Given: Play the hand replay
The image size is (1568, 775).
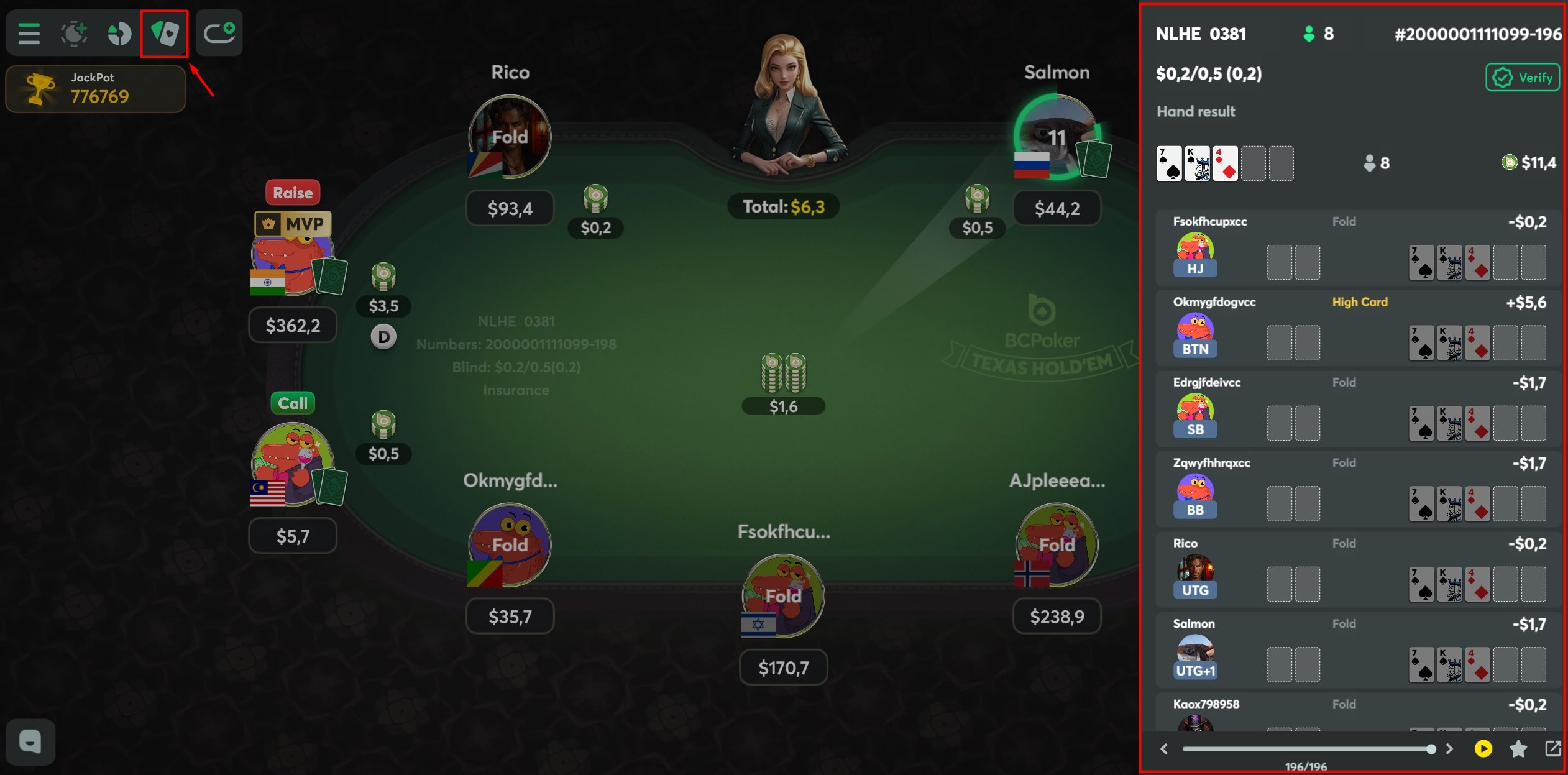Looking at the screenshot, I should click(x=1483, y=748).
